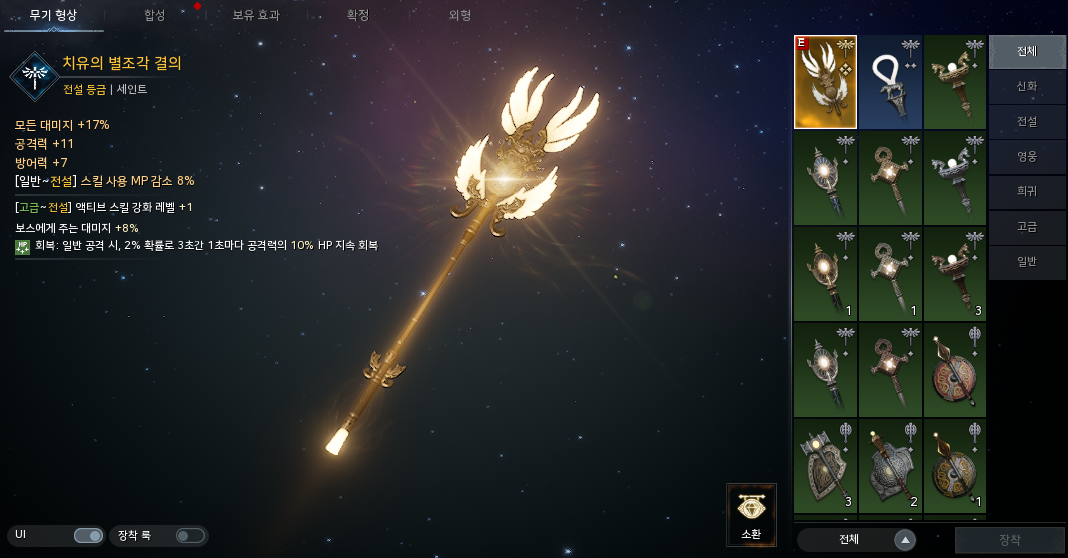Viewport: 1068px width, 558px height.
Task: Show only 영웅 grade weapons
Action: pos(1027,157)
